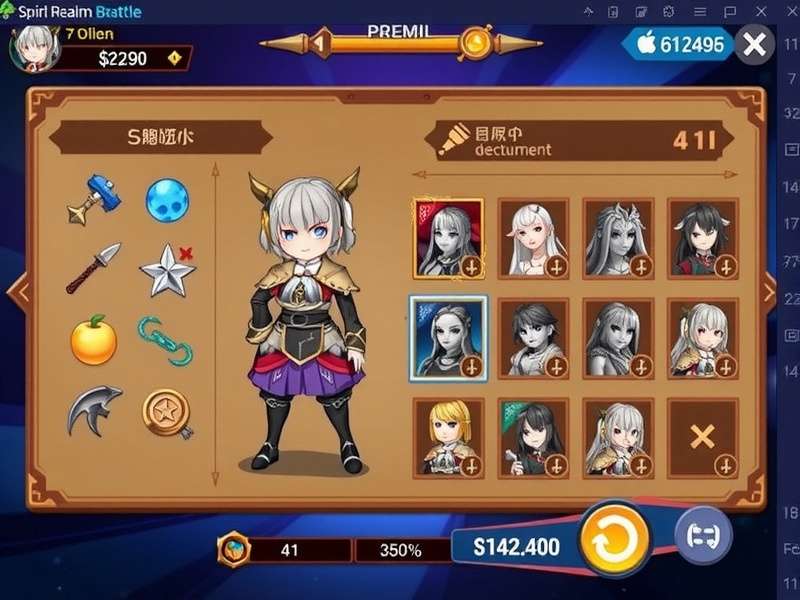Image resolution: width=800 pixels, height=600 pixels.
Task: Select the orange fruit item
Action: 93,340
